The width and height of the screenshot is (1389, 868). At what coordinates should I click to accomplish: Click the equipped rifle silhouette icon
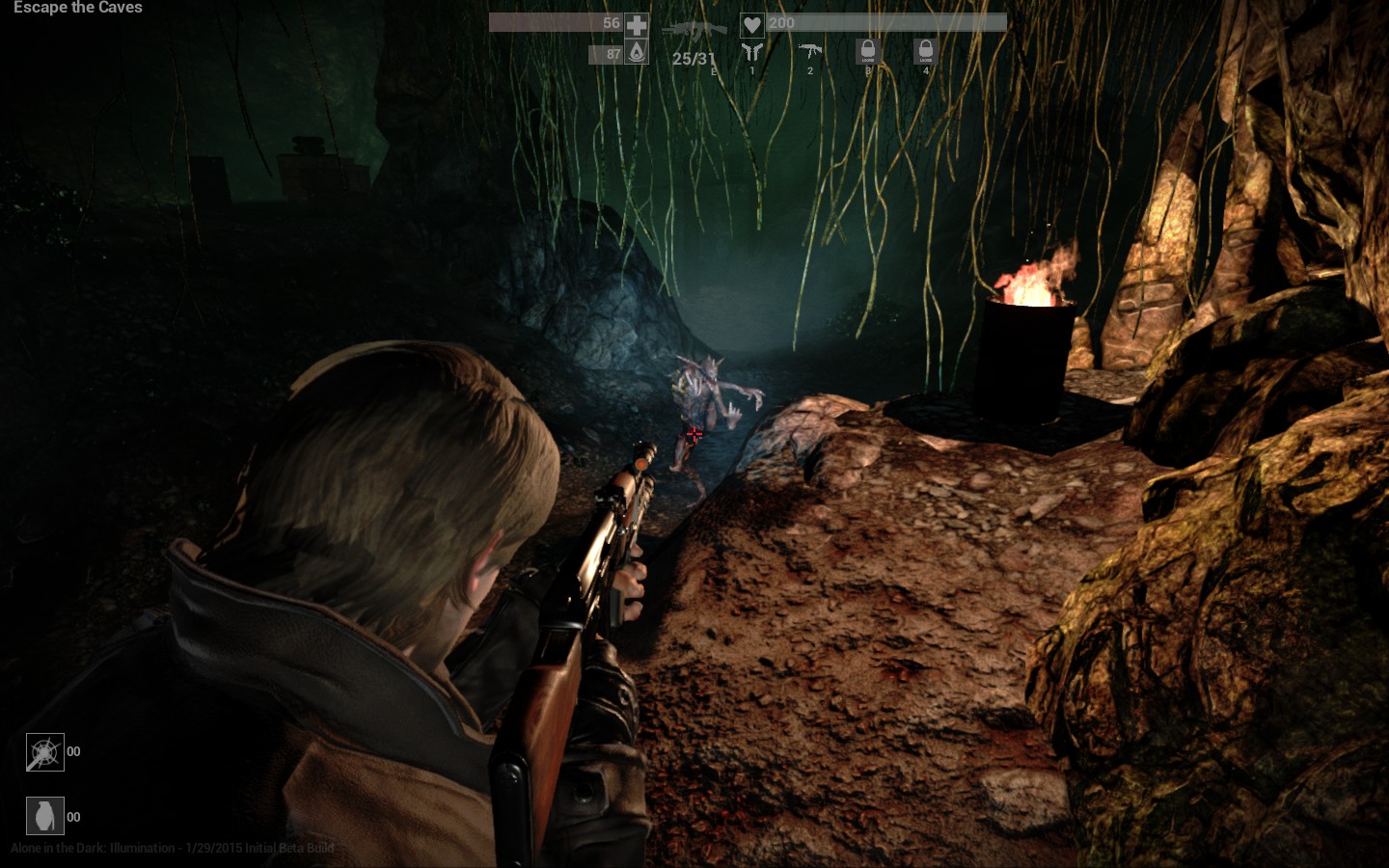[x=694, y=33]
